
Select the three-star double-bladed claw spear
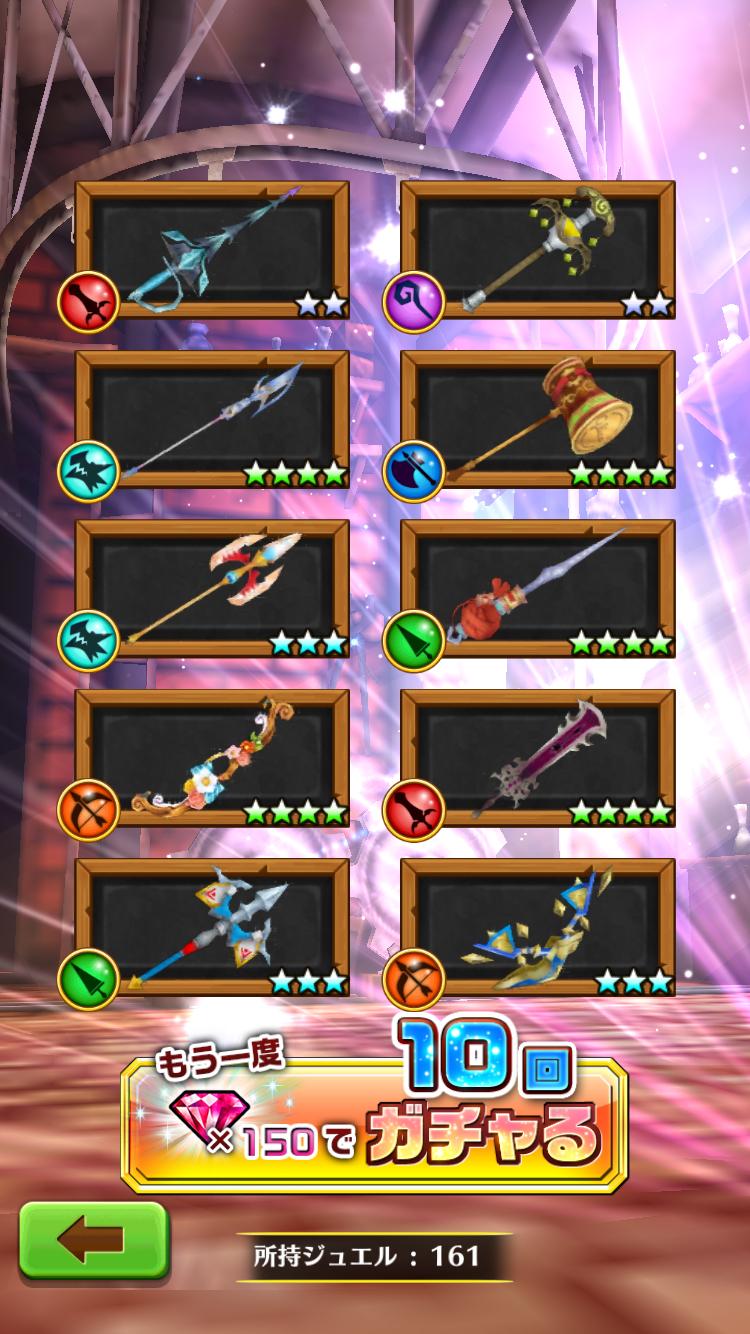213,588
